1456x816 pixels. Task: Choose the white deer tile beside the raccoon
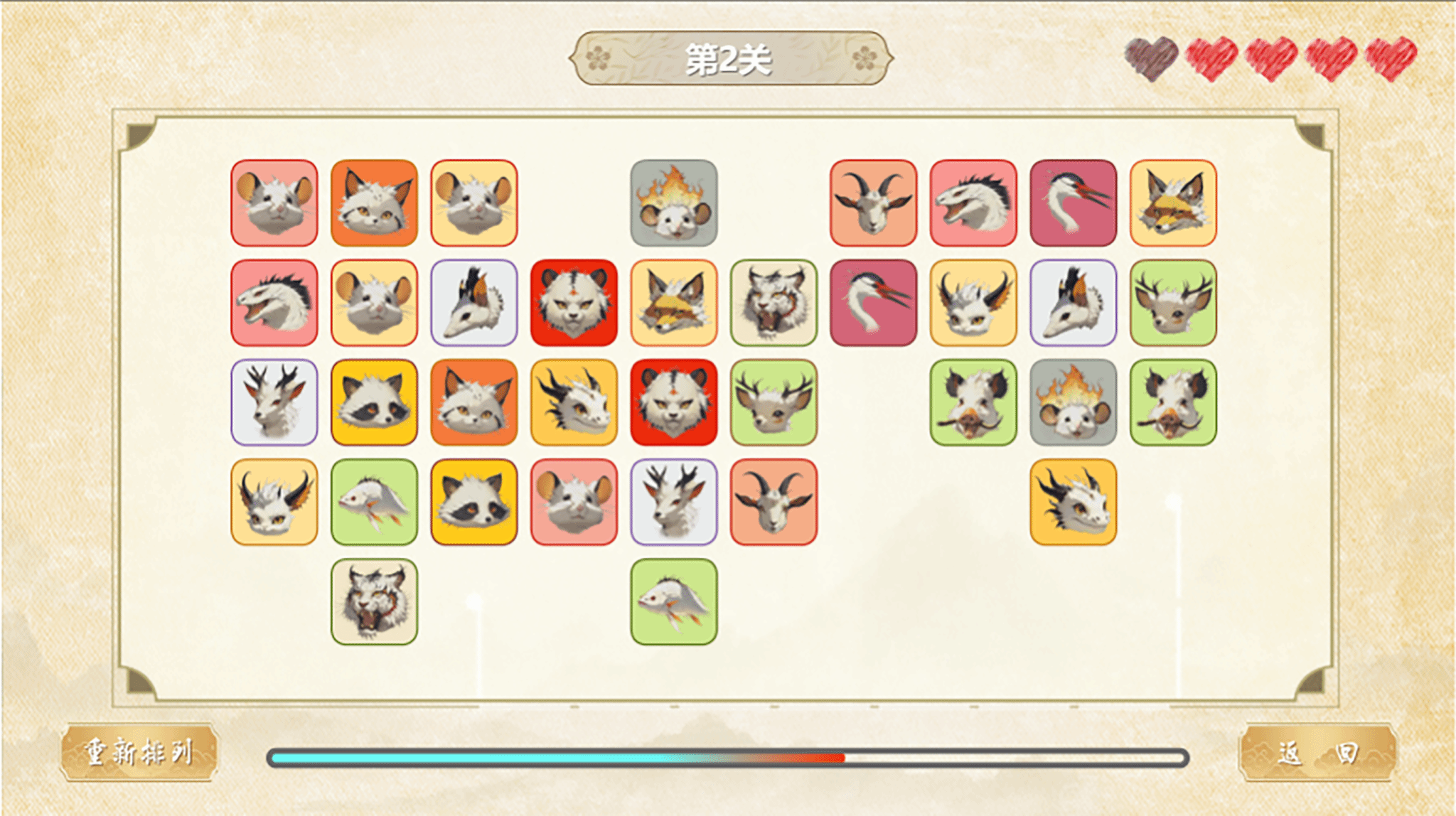click(274, 402)
